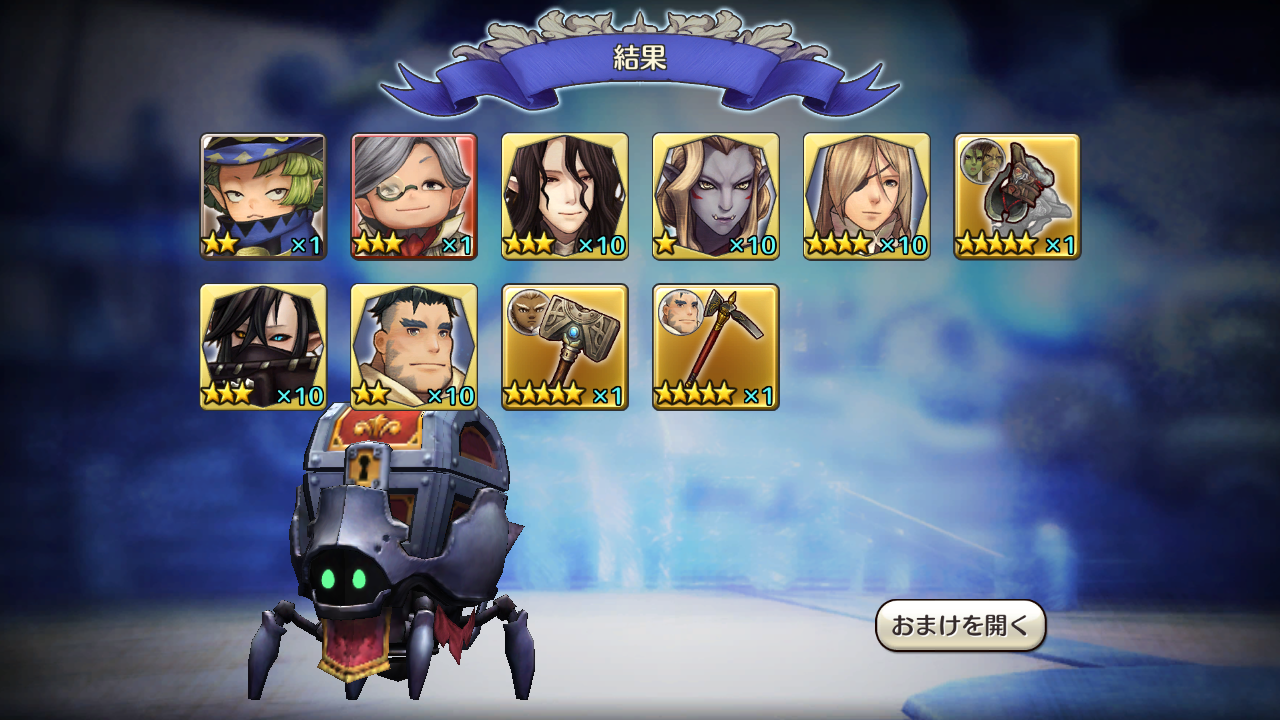The width and height of the screenshot is (1280, 720).
Task: Pick the purple-skinned horned demon shard tile
Action: coord(716,196)
